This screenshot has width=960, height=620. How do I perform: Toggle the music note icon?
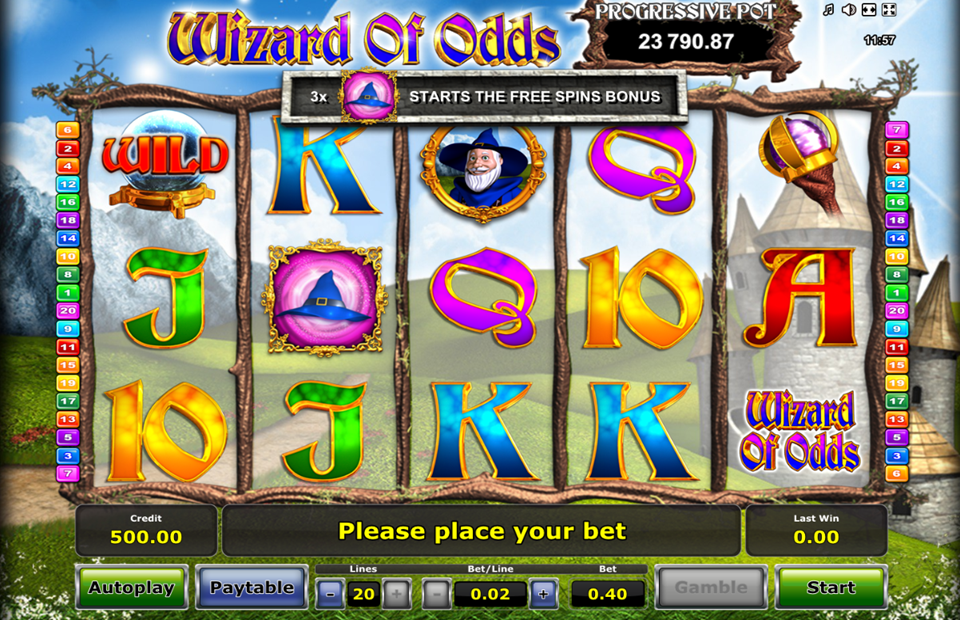click(x=828, y=10)
